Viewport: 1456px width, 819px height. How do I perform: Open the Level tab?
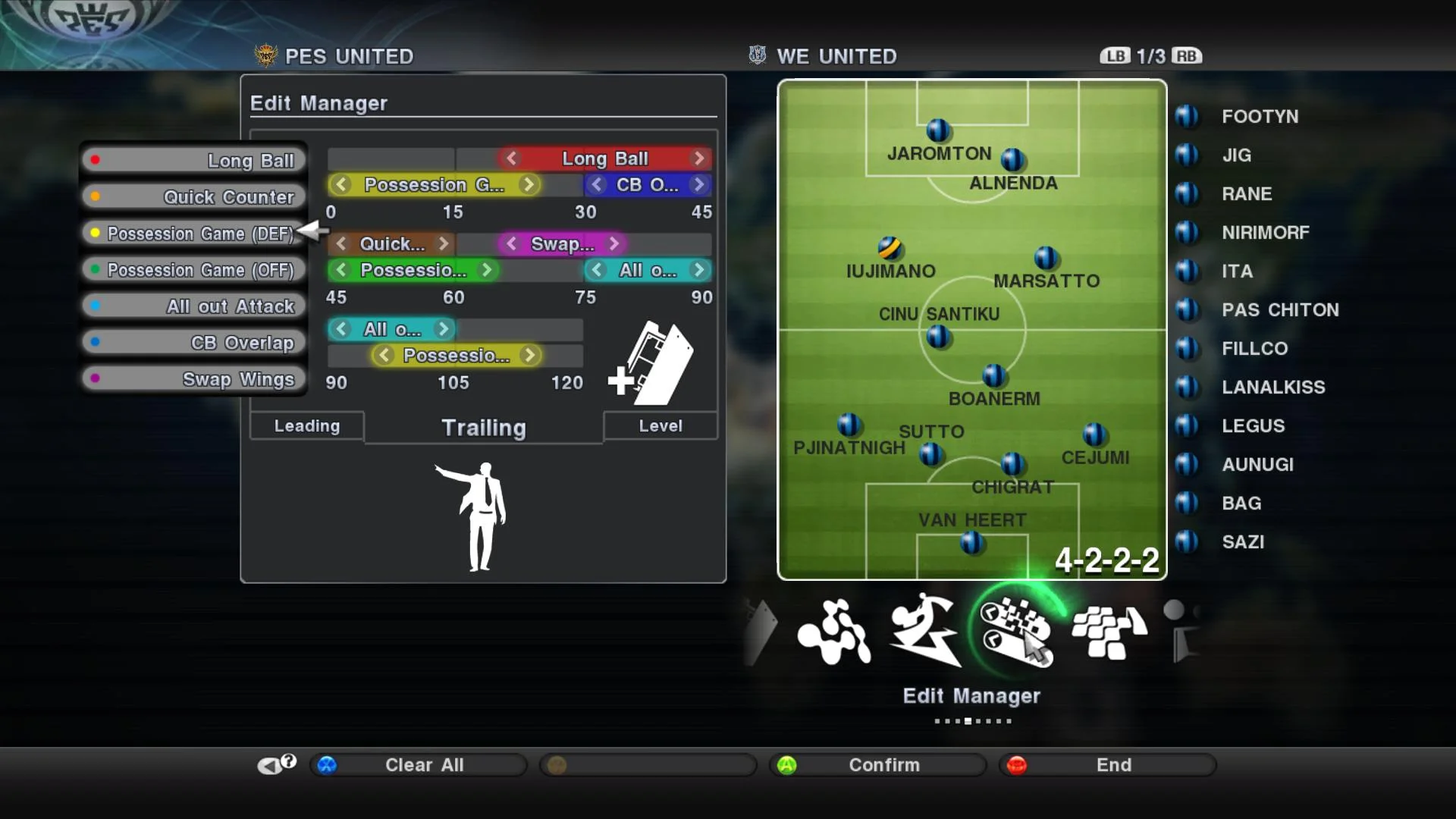(659, 425)
